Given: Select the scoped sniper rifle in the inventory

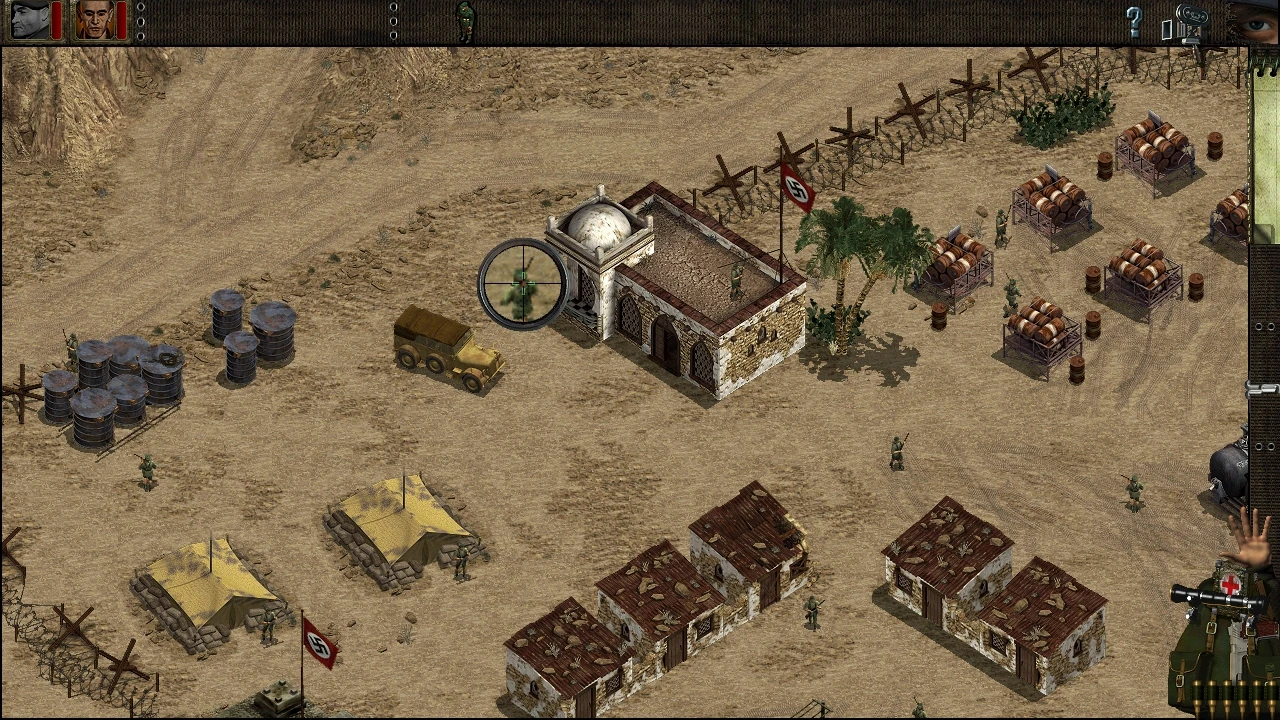Looking at the screenshot, I should point(1218,596).
